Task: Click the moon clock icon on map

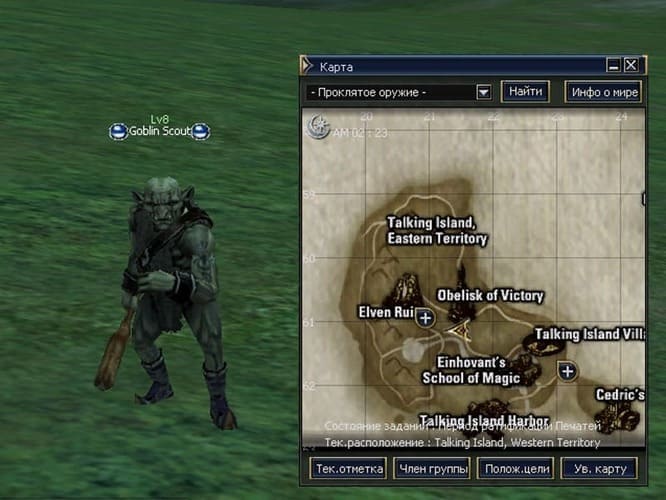Action: [320, 127]
